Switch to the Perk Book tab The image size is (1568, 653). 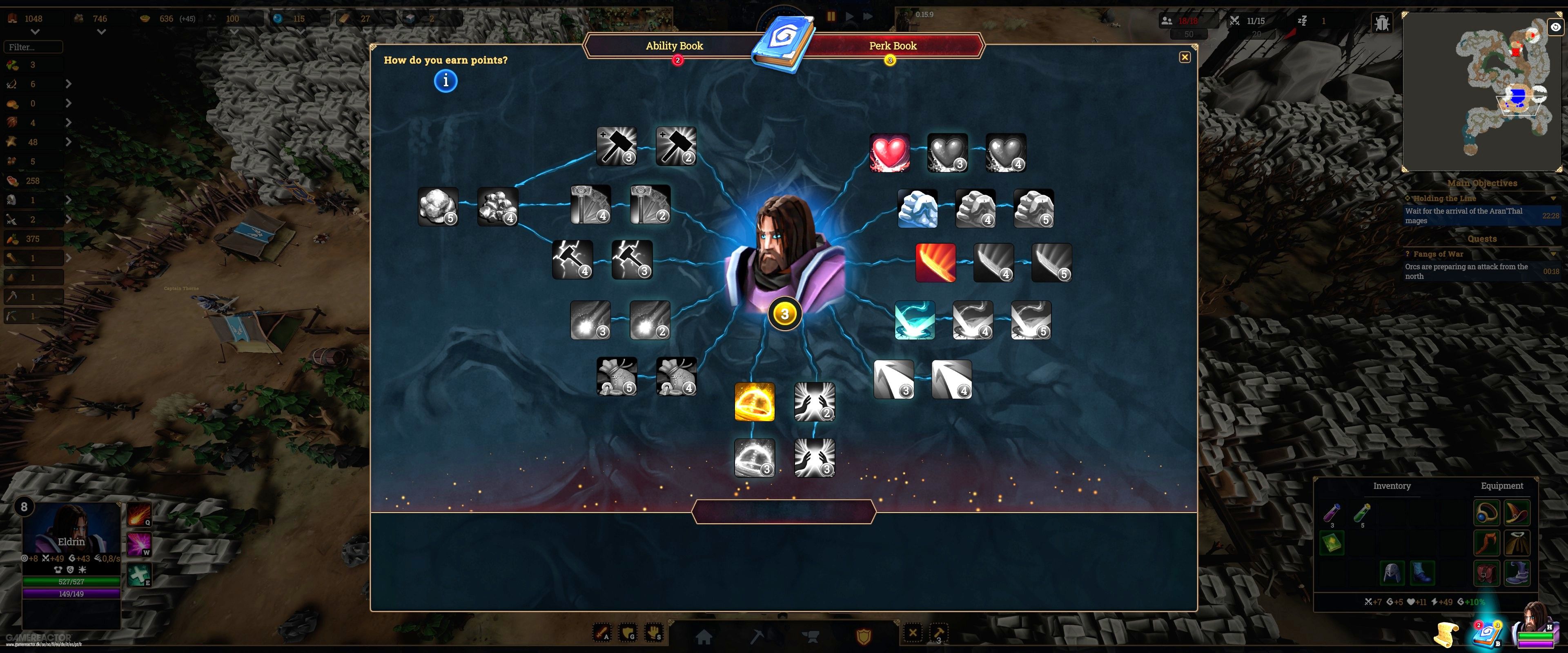coord(893,46)
